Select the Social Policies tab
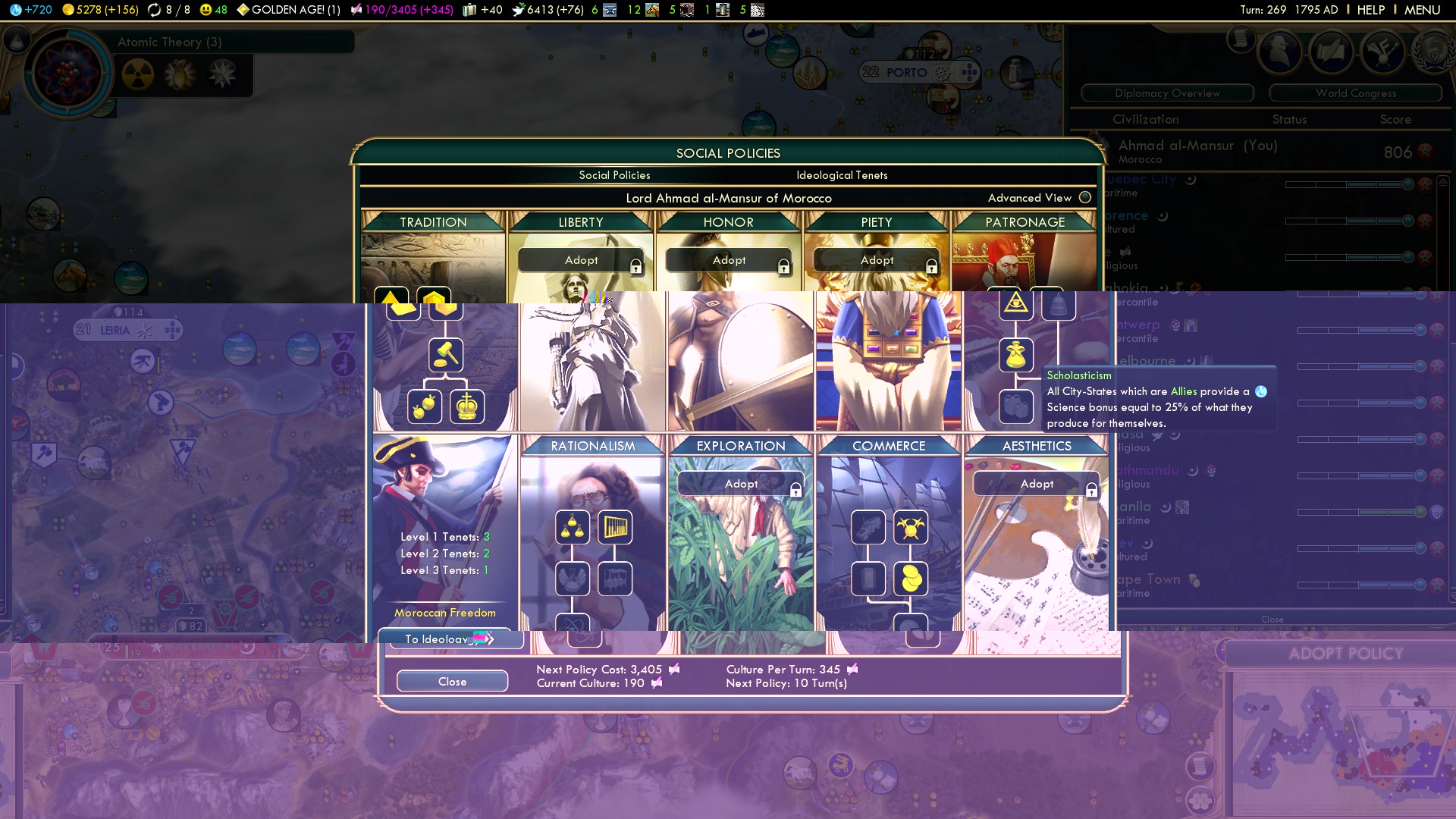 614,175
